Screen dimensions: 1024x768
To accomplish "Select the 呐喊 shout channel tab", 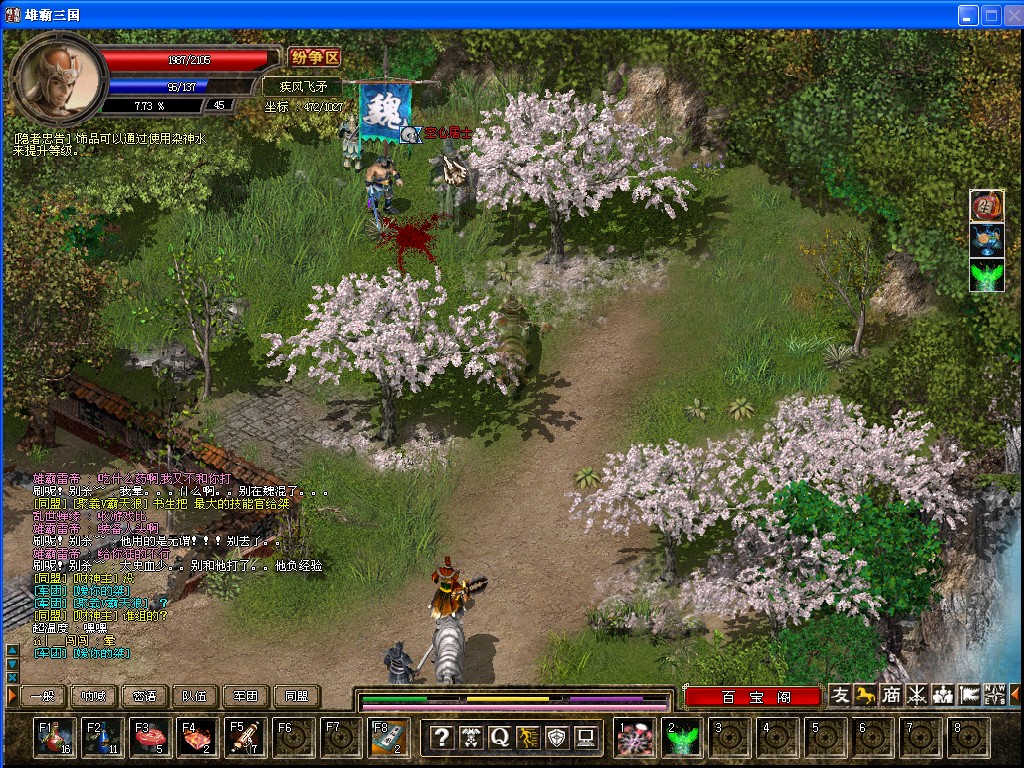I will 93,696.
